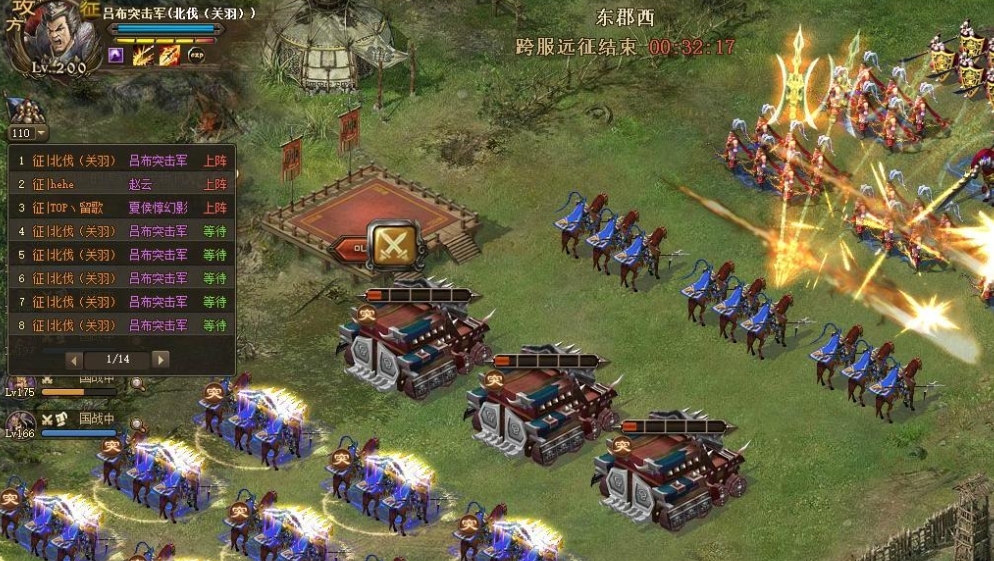The height and width of the screenshot is (561, 994).
Task: Click the magnifier beside the Lv175 general
Action: (x=137, y=383)
